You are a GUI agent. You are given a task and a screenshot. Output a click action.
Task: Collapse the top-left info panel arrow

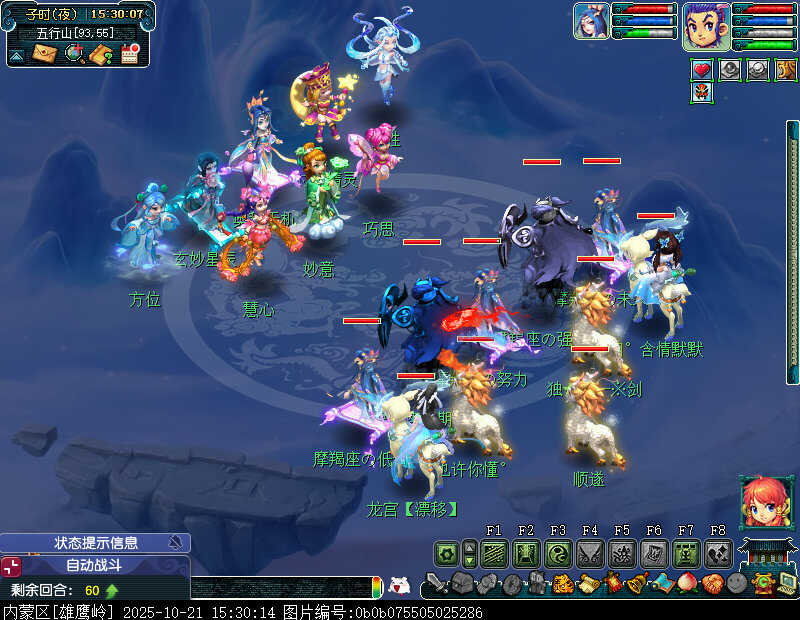point(16,56)
